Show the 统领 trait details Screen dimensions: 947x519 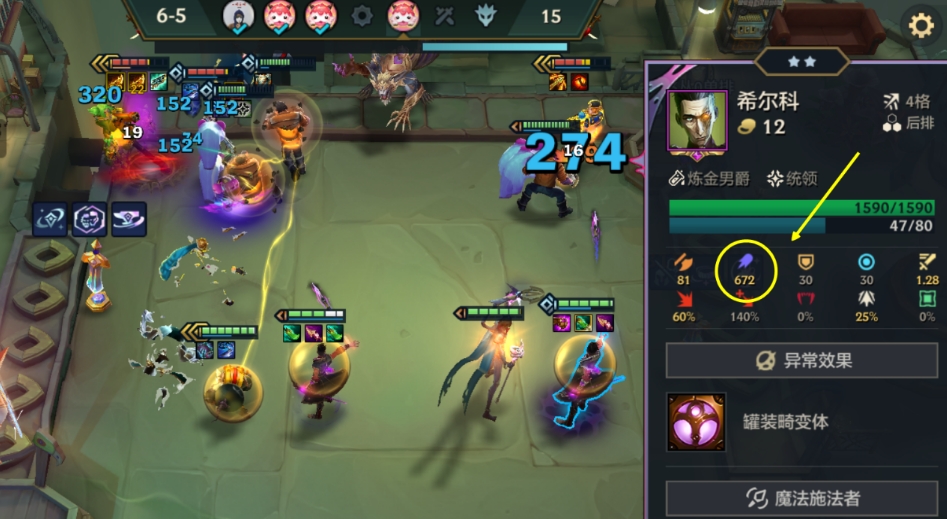(792, 179)
